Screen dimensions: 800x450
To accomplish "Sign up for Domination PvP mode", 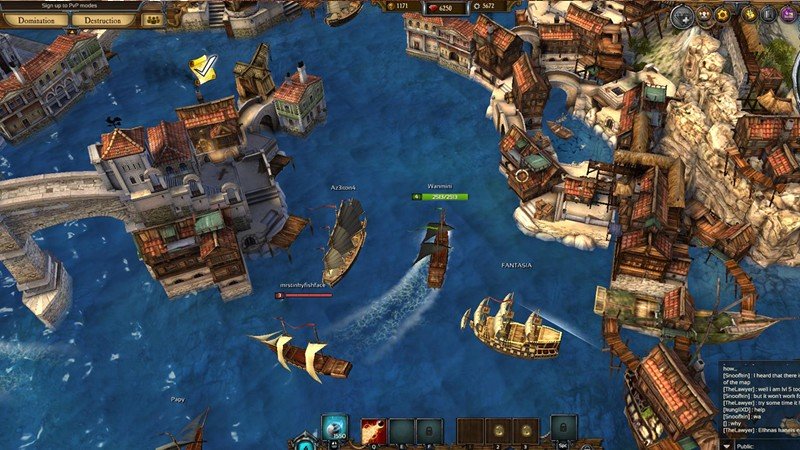I will point(35,19).
